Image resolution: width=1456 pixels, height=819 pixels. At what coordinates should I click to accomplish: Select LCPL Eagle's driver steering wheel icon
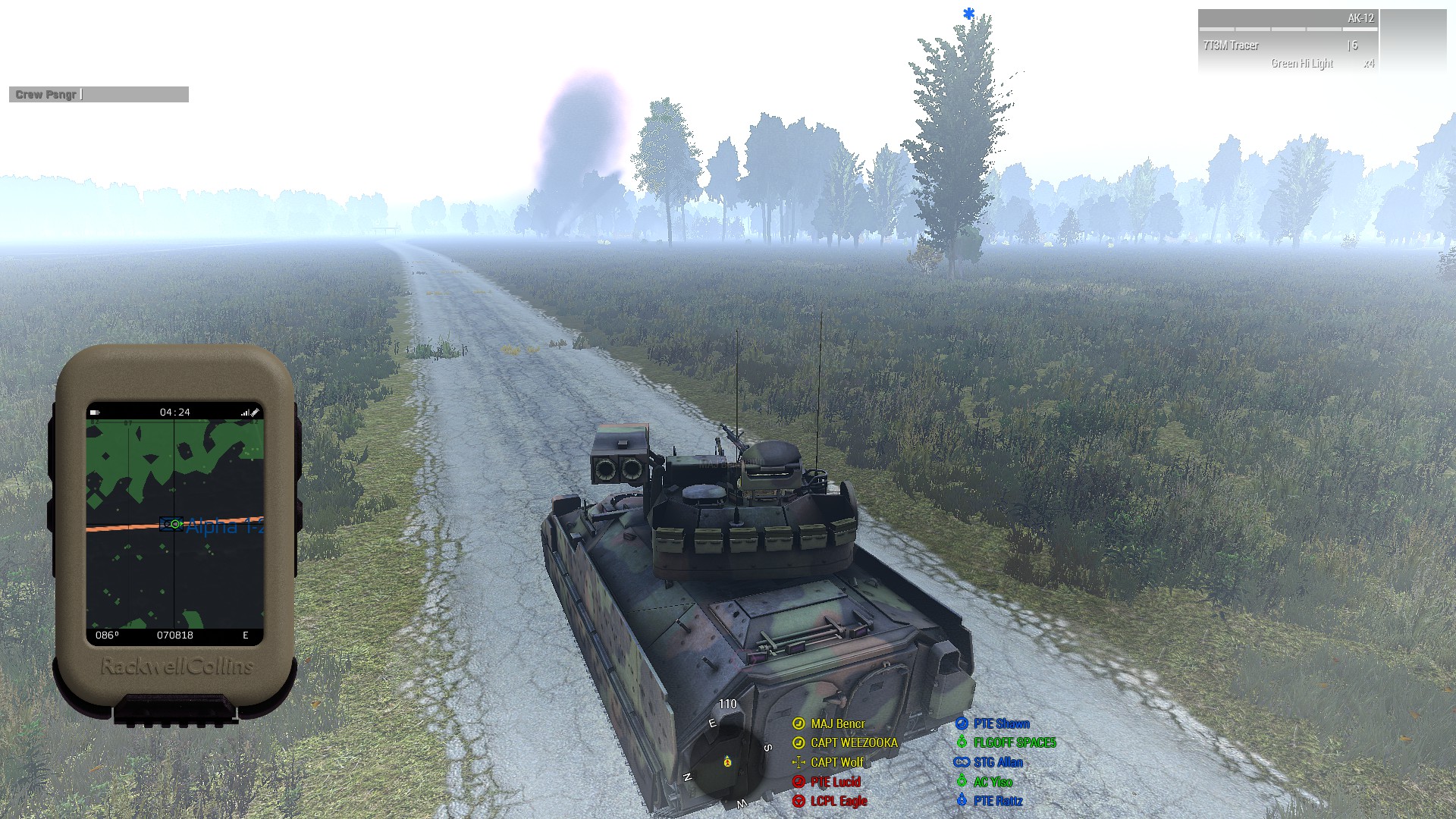point(799,800)
